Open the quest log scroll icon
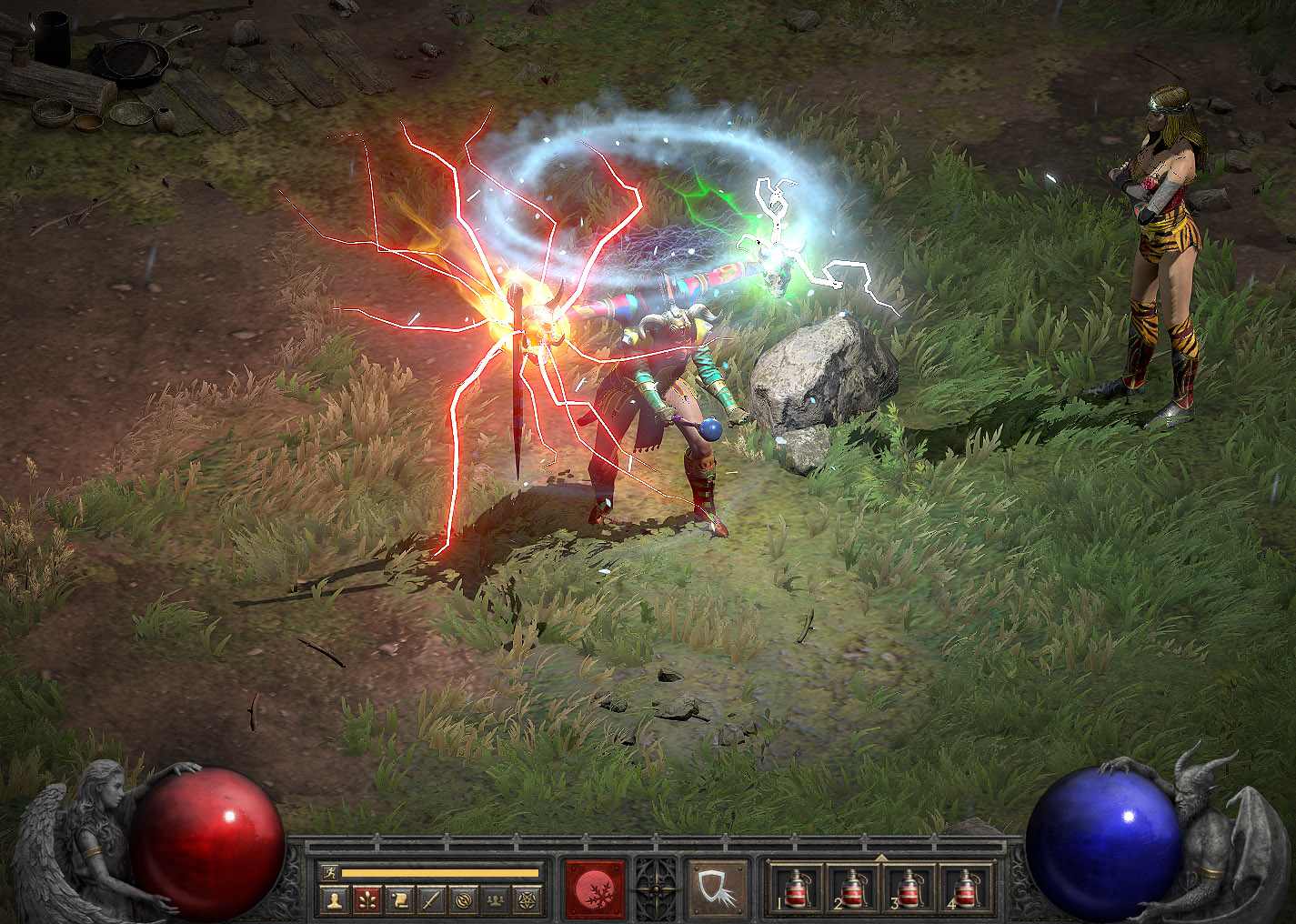 399,901
